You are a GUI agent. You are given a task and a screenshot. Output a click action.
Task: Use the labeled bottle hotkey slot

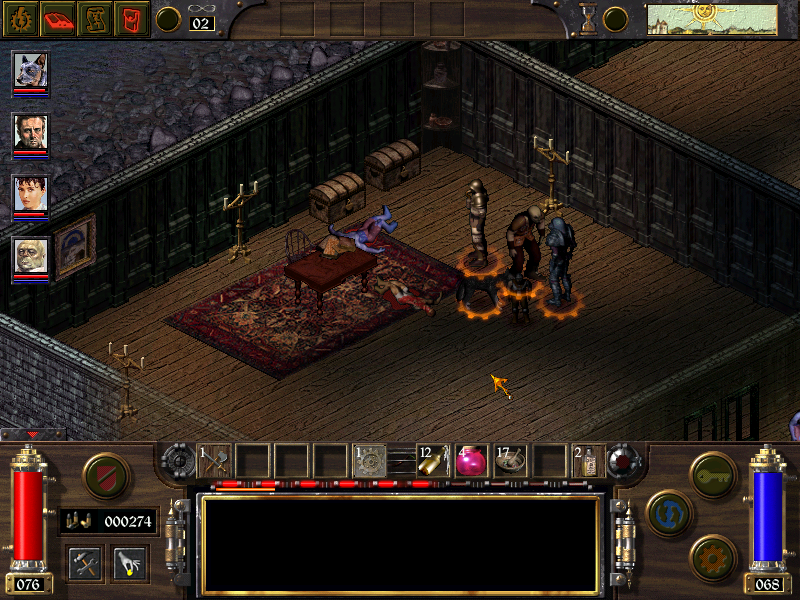(588, 460)
